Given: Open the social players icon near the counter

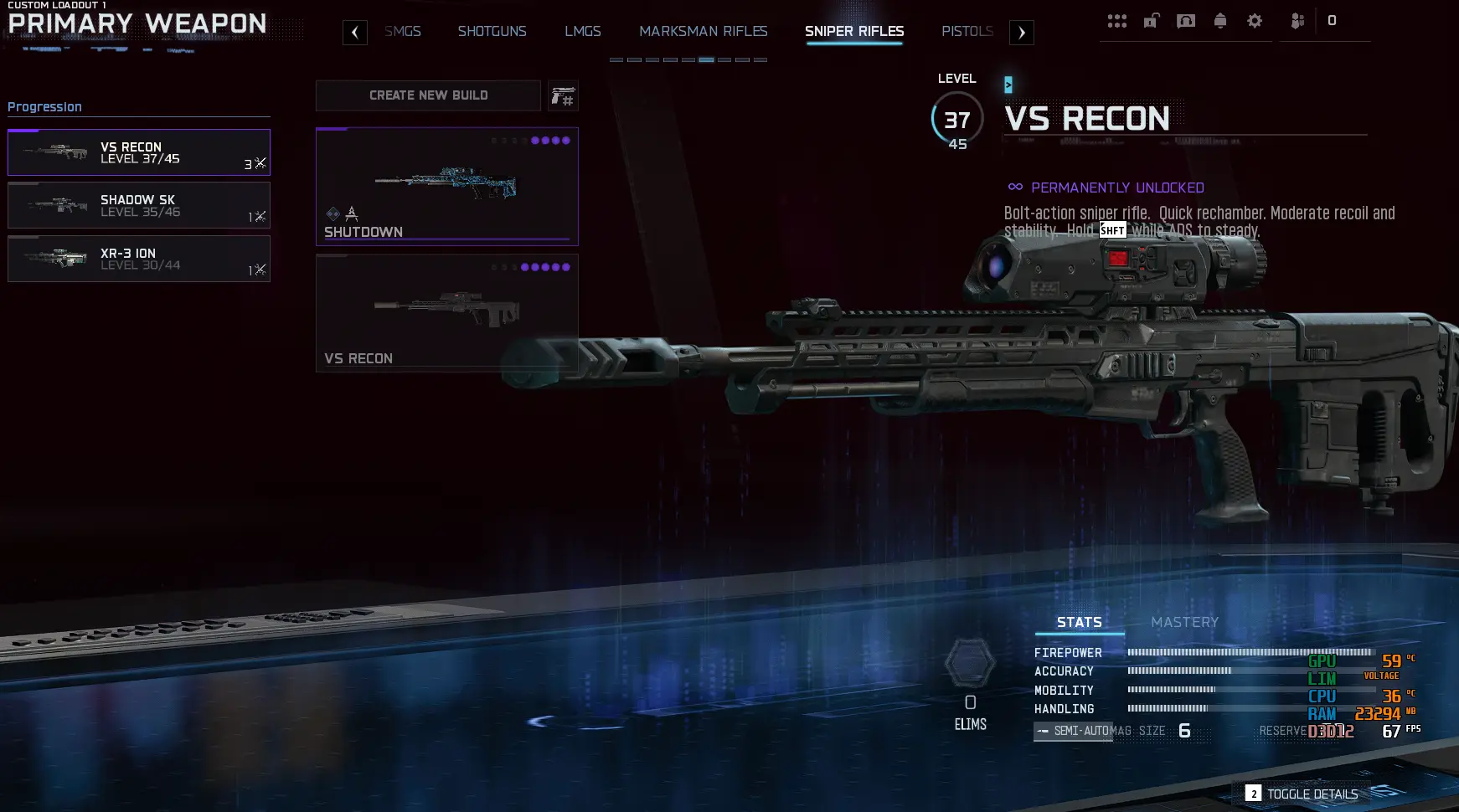Looking at the screenshot, I should point(1298,21).
